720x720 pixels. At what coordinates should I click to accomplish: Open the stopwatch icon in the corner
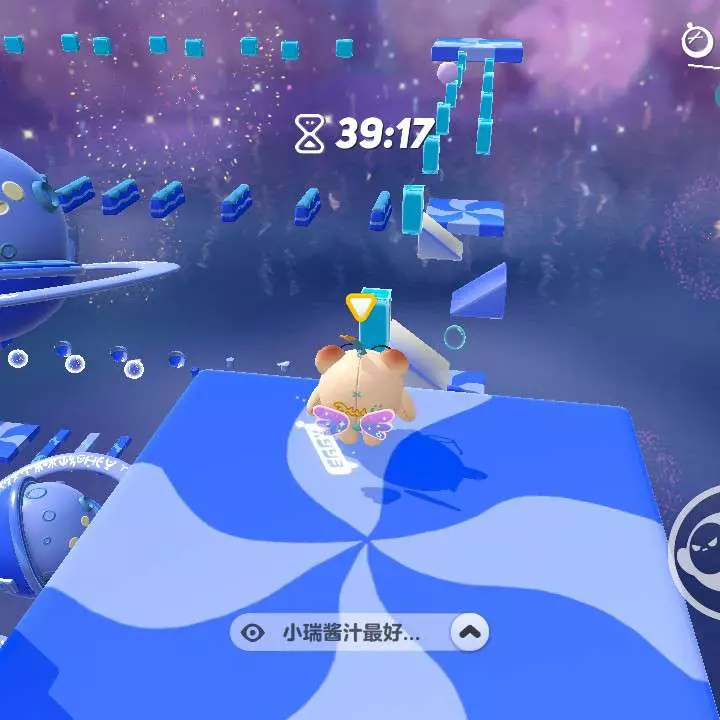[x=696, y=41]
